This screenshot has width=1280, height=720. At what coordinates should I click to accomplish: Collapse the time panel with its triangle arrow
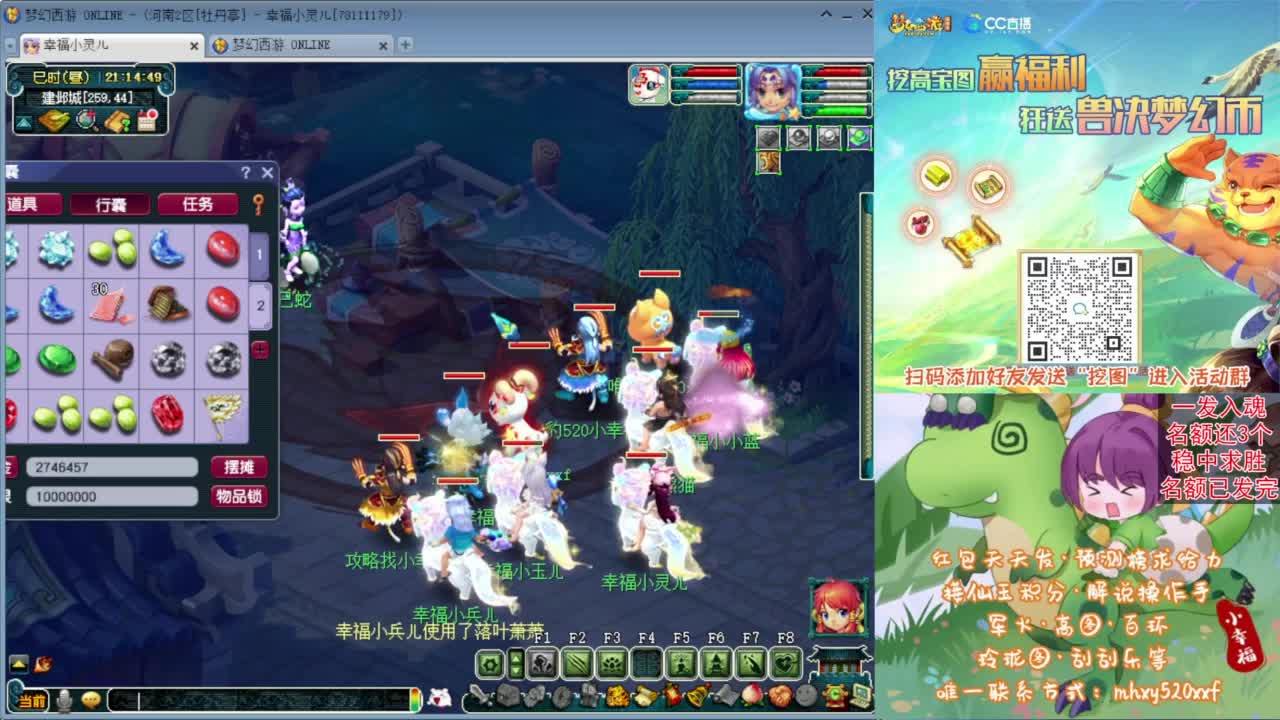click(23, 122)
